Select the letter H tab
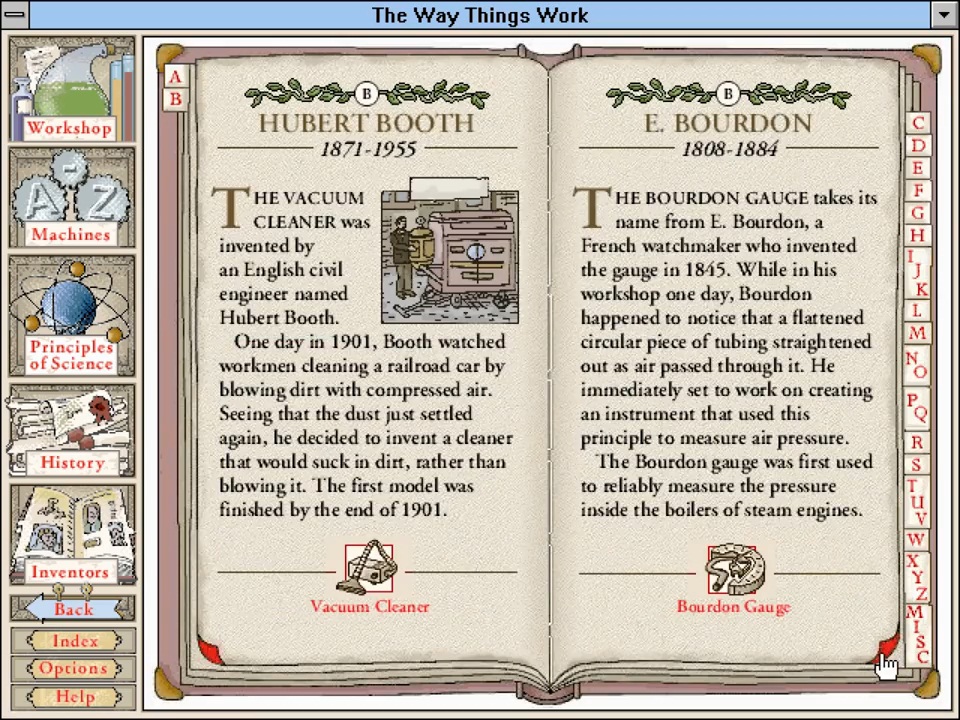 pyautogui.click(x=917, y=235)
